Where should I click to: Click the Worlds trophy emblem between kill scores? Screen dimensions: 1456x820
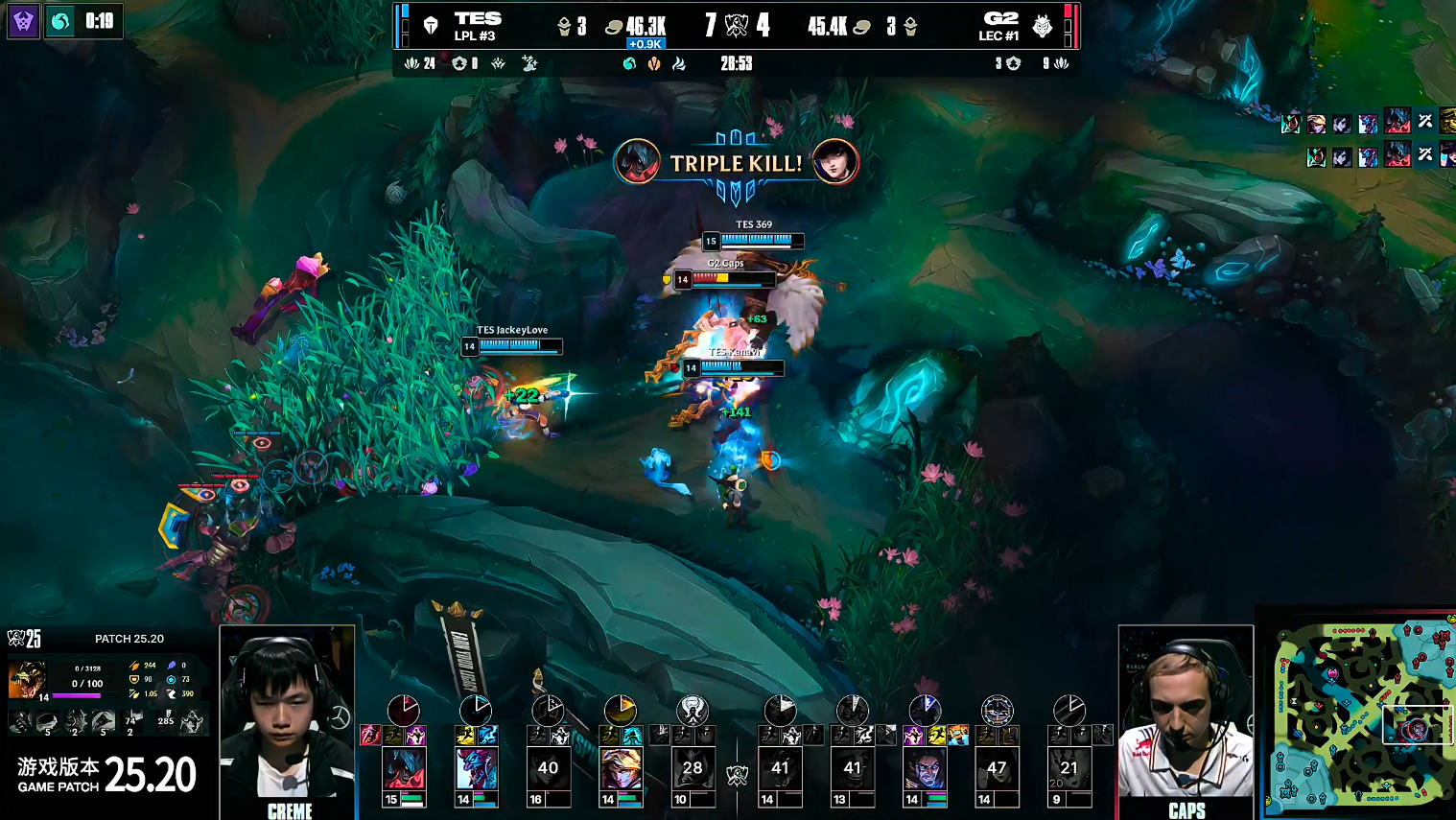pyautogui.click(x=736, y=26)
